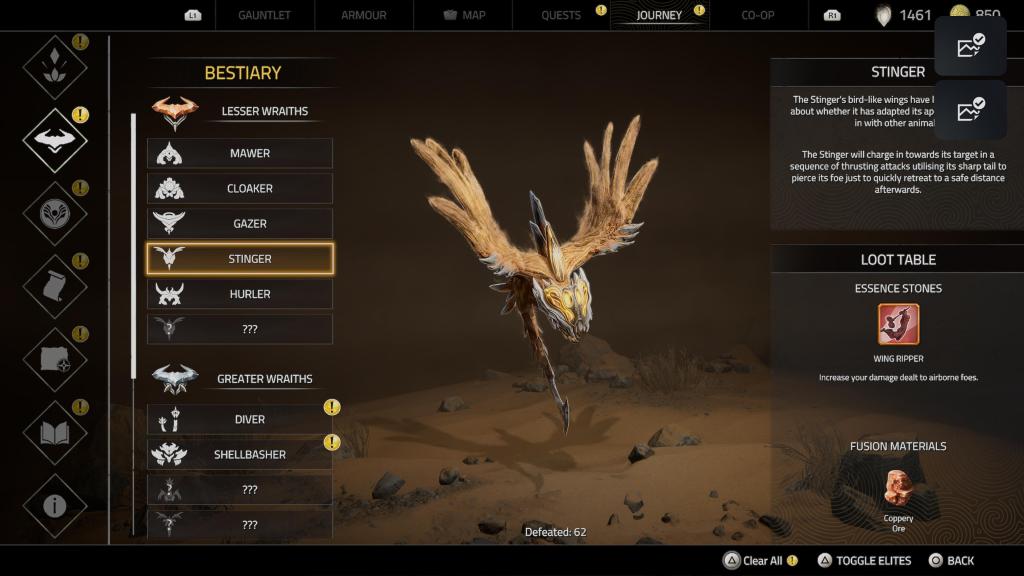This screenshot has height=576, width=1024.
Task: Open the Diver greater wraith entry
Action: (x=240, y=419)
